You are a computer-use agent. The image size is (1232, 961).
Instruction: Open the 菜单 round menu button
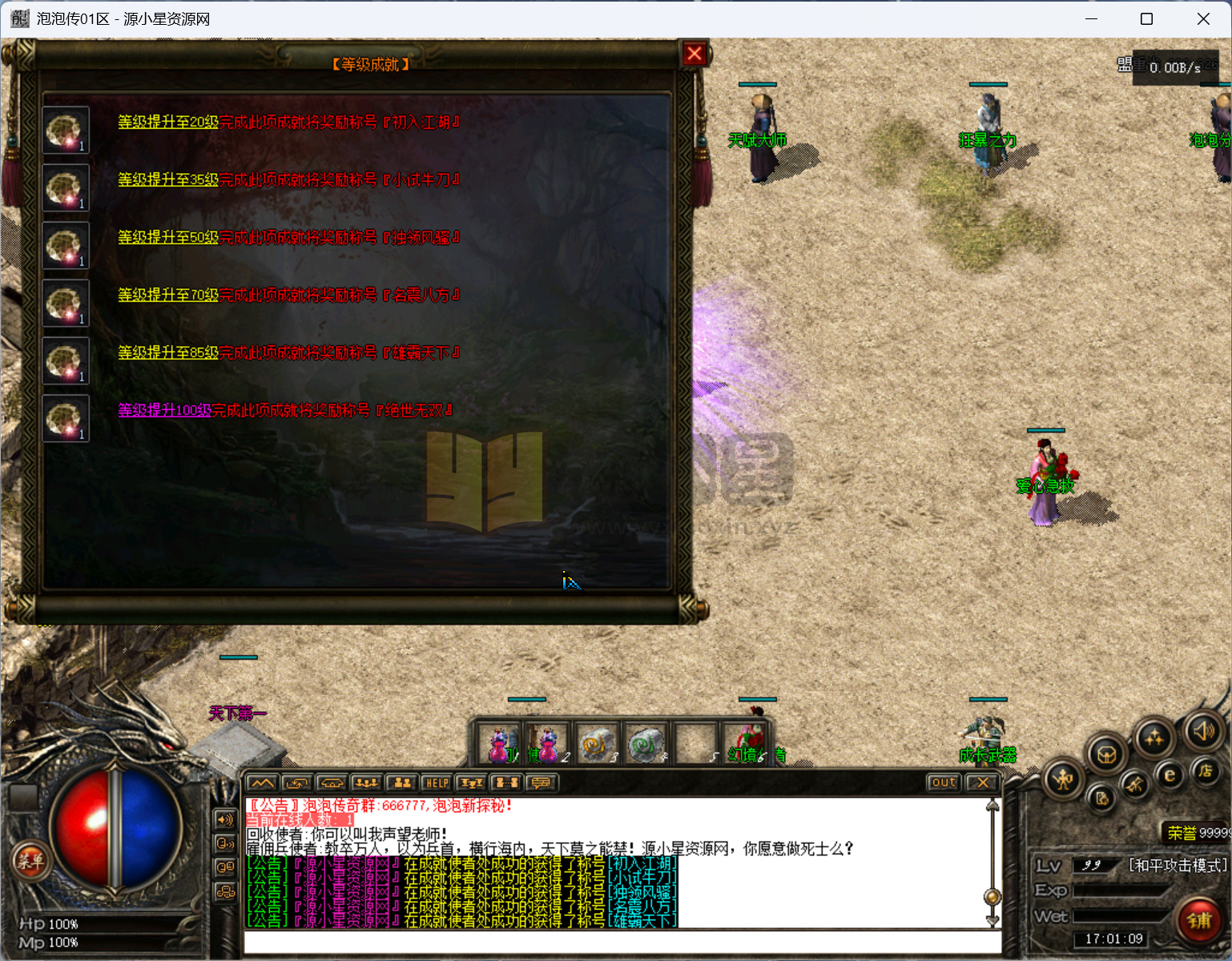point(30,862)
